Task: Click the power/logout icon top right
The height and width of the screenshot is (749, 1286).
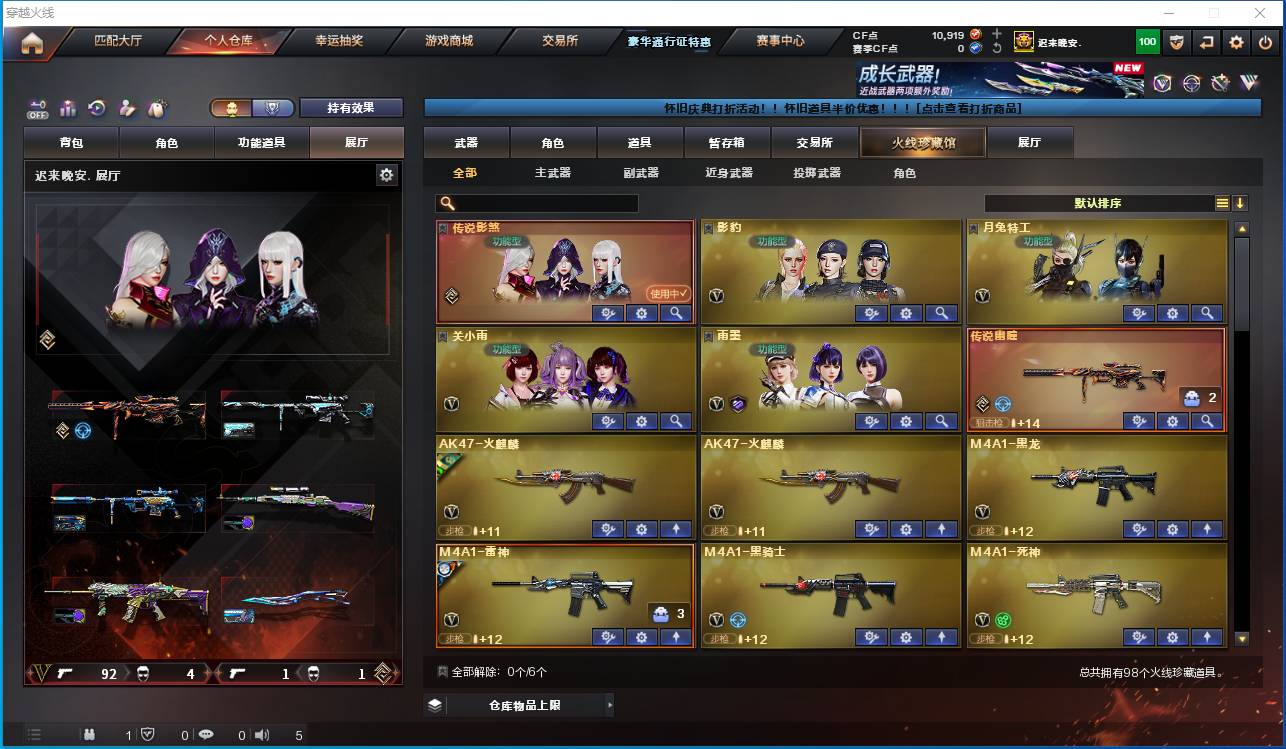Action: point(1266,41)
